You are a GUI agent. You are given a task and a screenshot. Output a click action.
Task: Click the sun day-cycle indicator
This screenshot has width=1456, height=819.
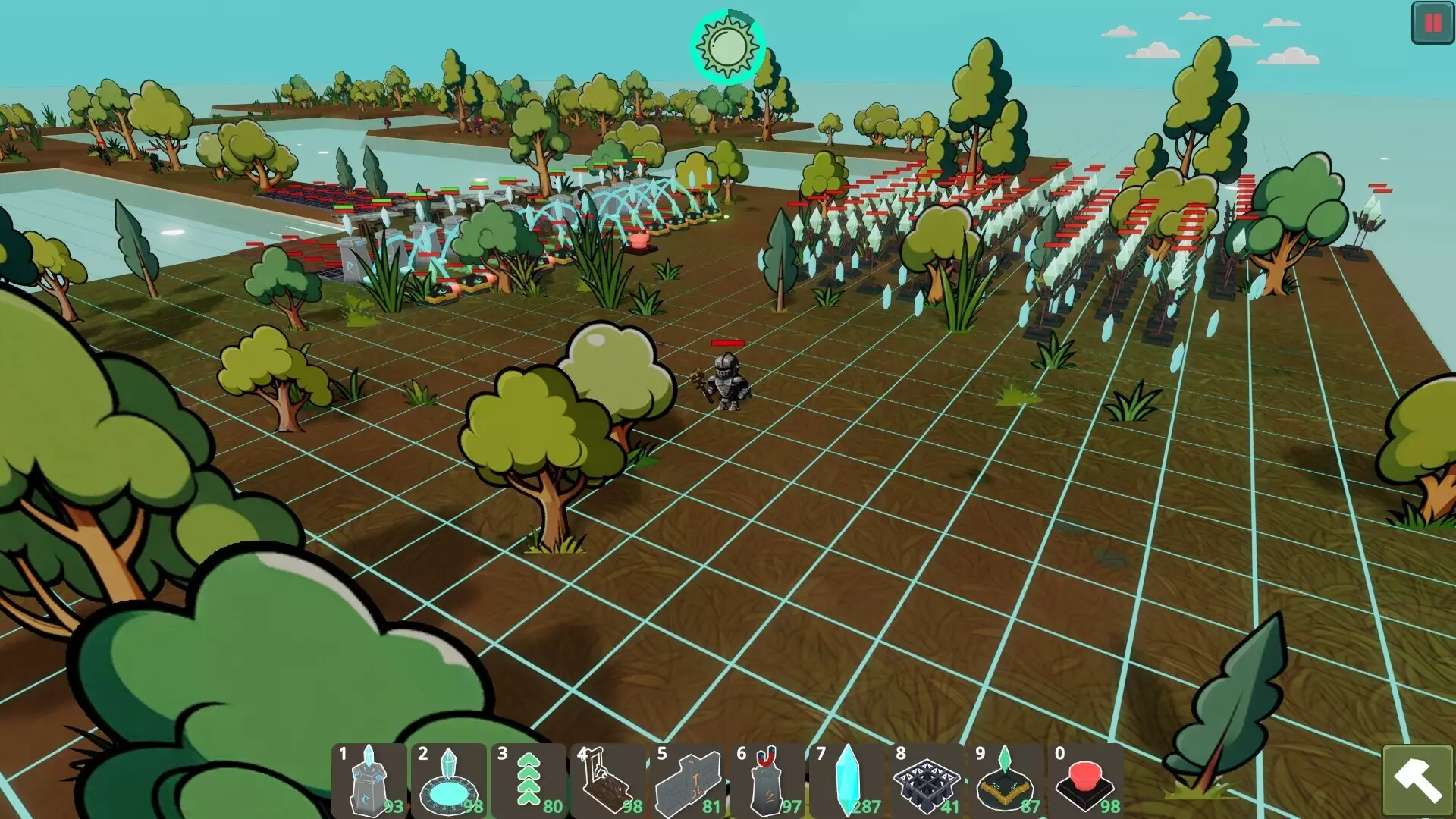click(727, 47)
